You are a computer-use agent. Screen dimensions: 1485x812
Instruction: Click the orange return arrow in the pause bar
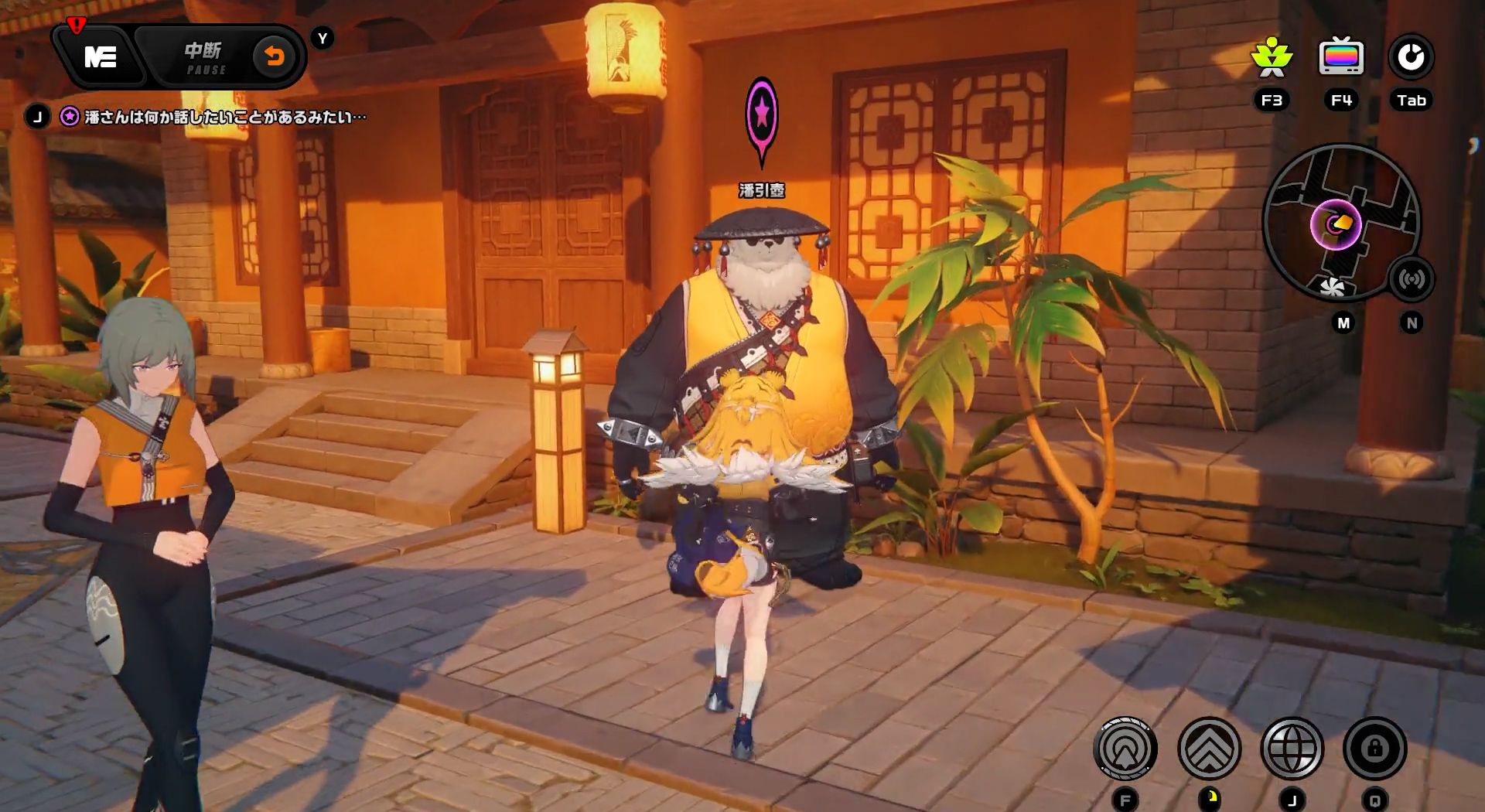tap(272, 54)
